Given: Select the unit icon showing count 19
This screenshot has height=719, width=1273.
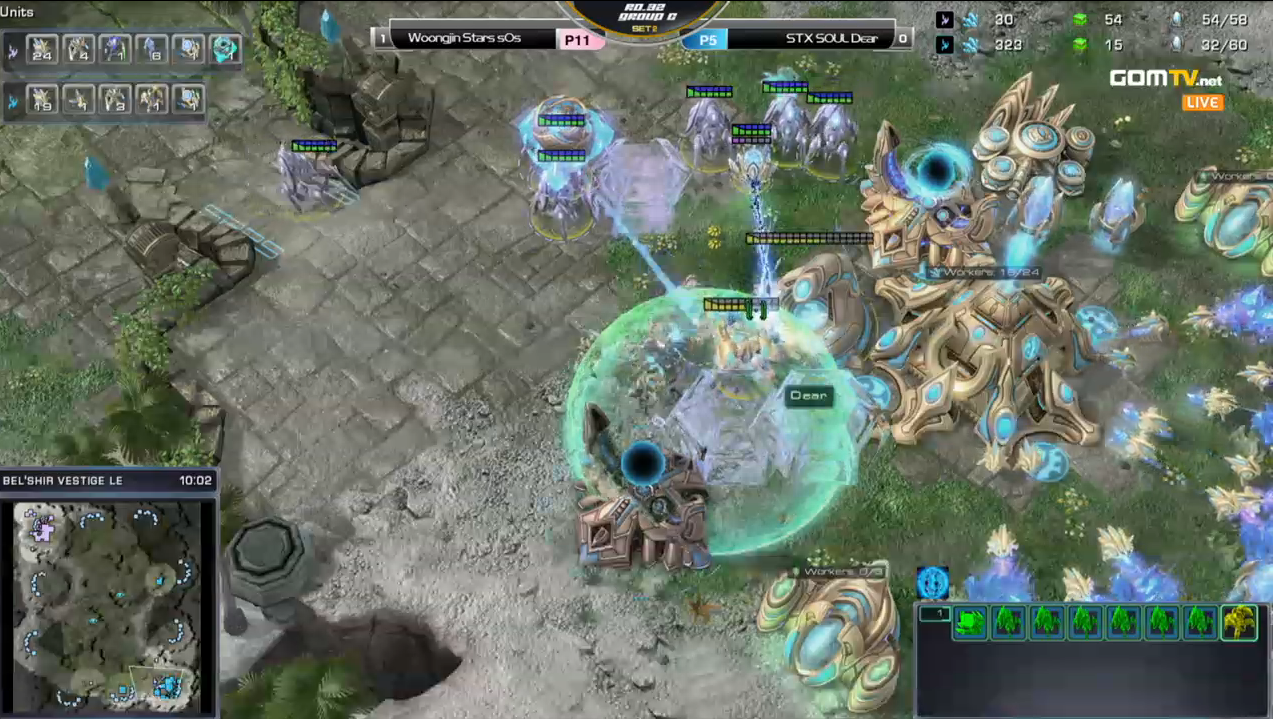Looking at the screenshot, I should tap(42, 99).
